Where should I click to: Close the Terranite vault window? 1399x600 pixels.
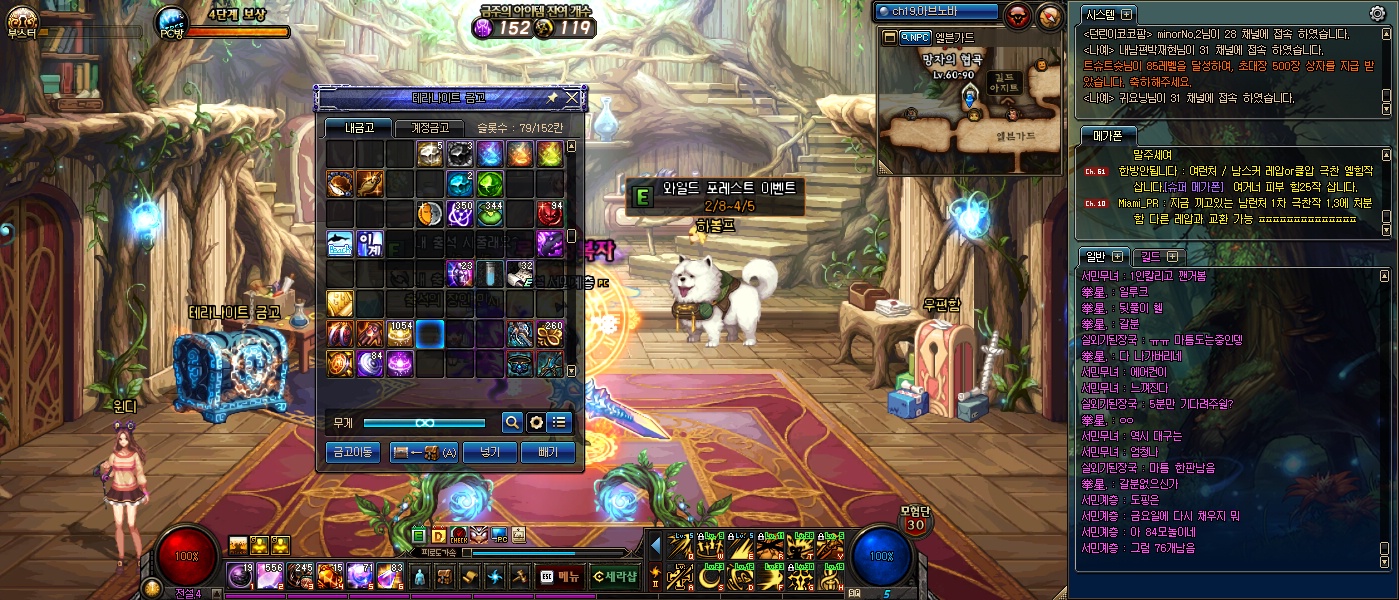coord(572,98)
